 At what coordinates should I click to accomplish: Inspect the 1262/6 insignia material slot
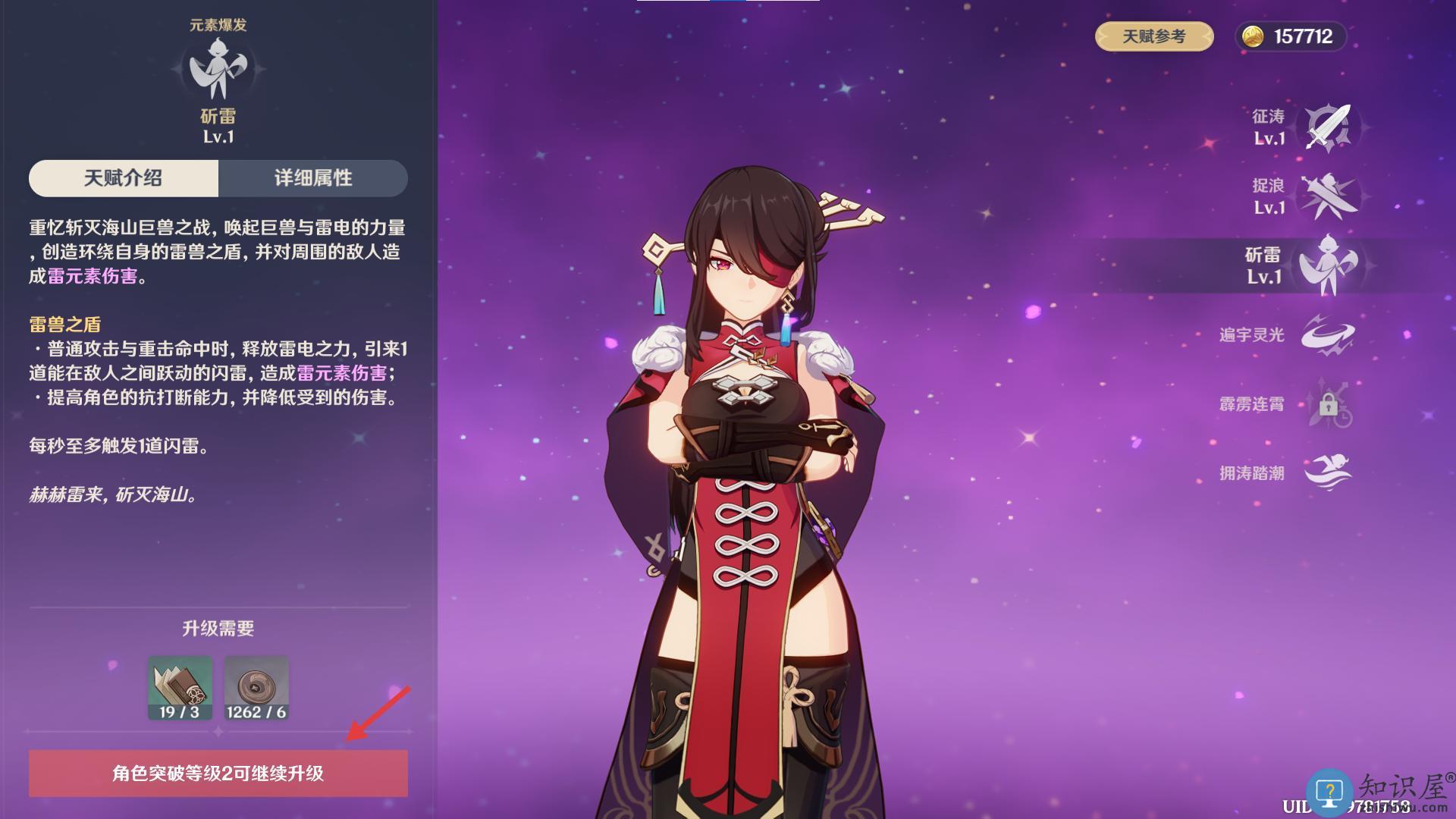point(256,688)
